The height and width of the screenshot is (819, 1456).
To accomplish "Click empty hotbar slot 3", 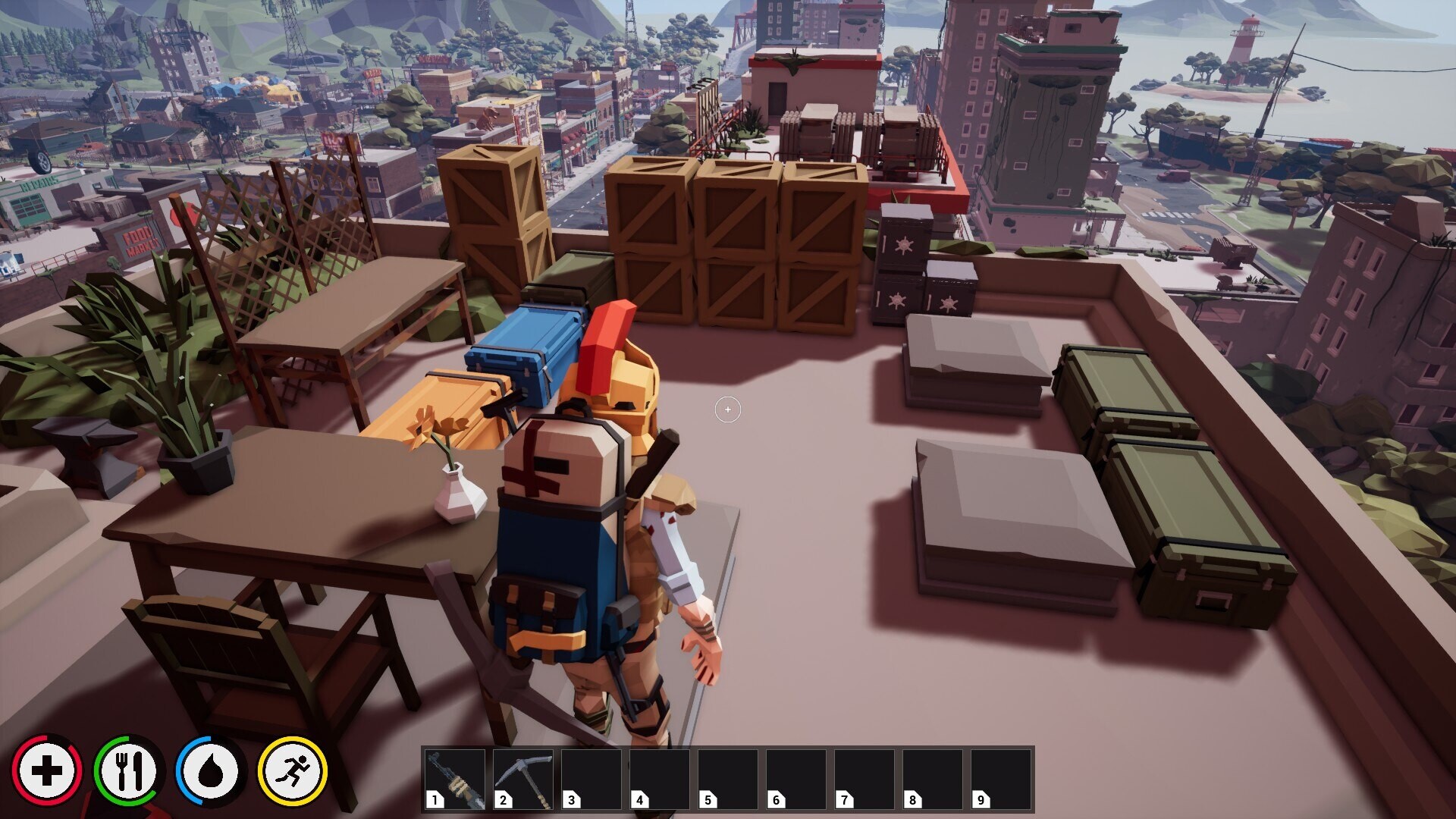I will [x=591, y=780].
